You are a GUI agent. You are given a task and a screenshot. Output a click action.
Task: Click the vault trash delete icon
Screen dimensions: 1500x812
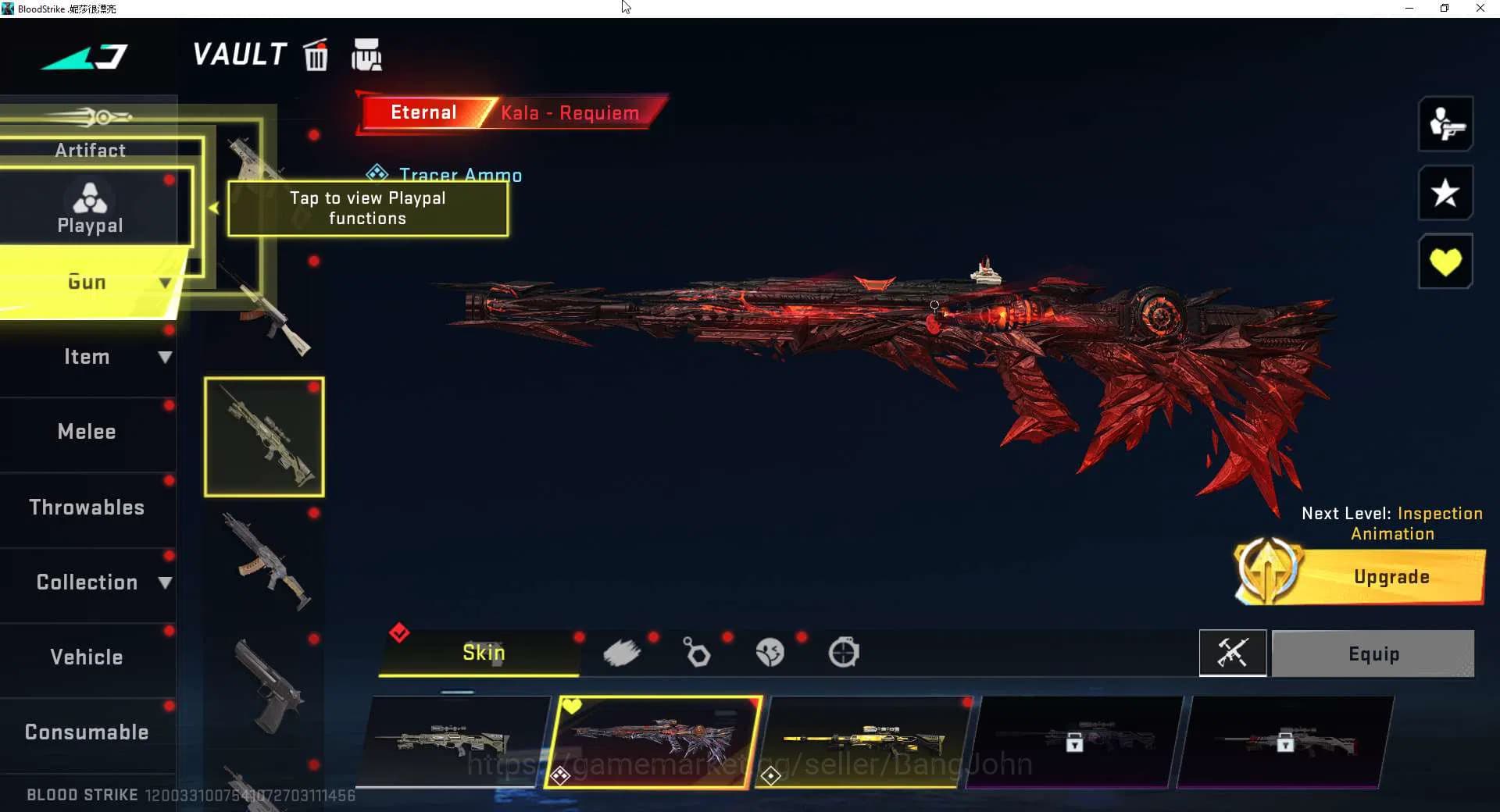click(316, 55)
